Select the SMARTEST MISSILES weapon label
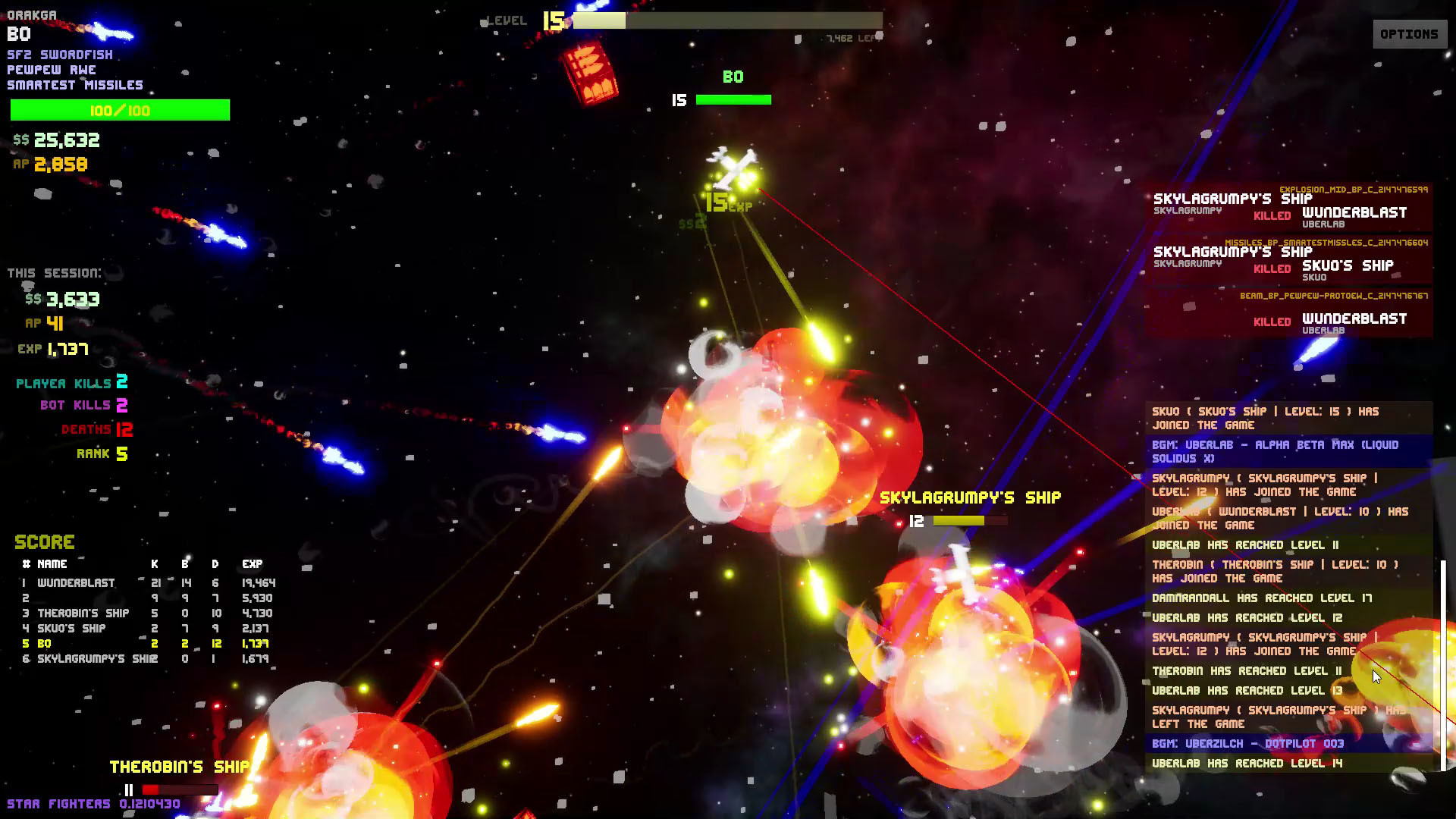 click(x=75, y=84)
